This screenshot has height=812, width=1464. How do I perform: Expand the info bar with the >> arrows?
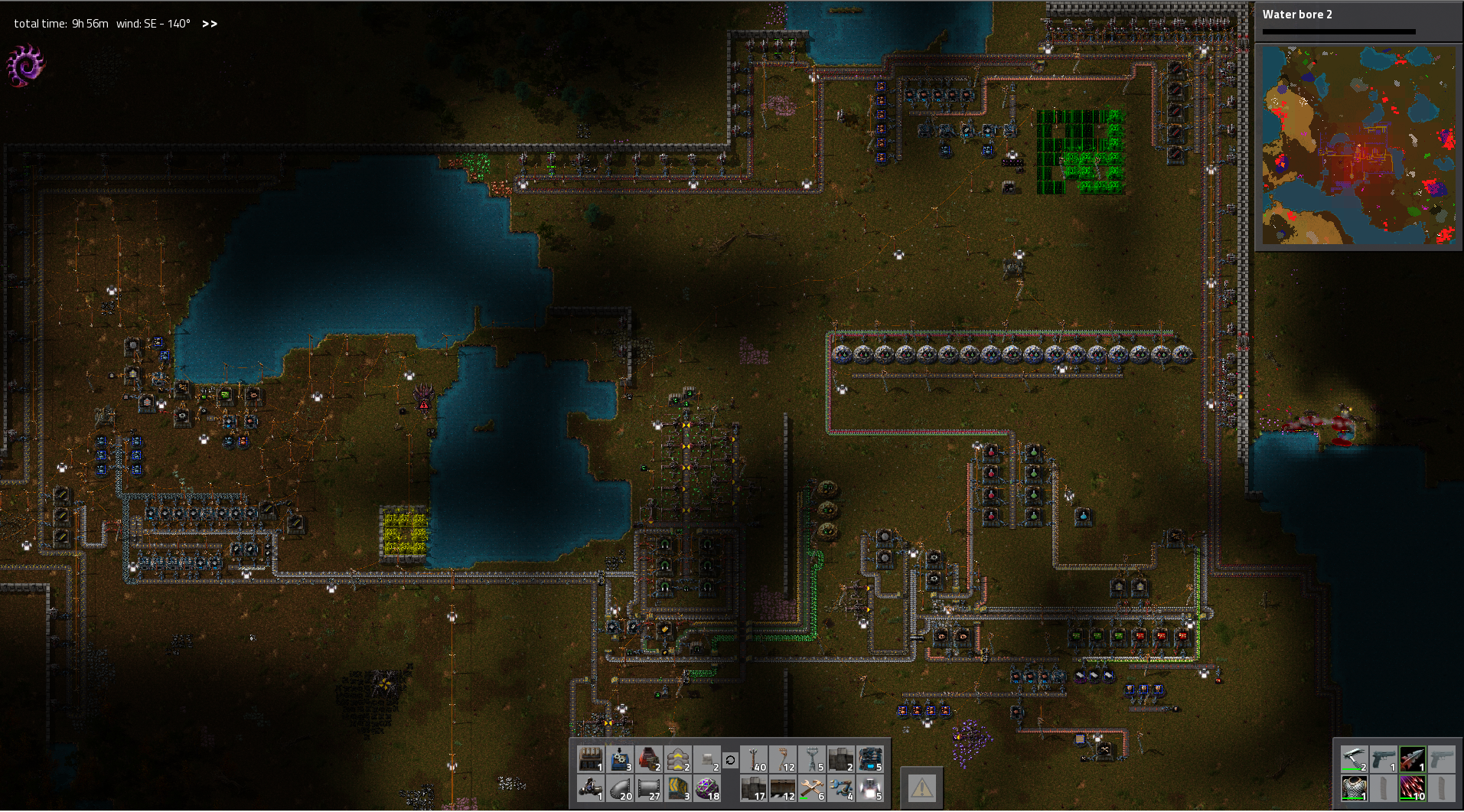pyautogui.click(x=210, y=24)
